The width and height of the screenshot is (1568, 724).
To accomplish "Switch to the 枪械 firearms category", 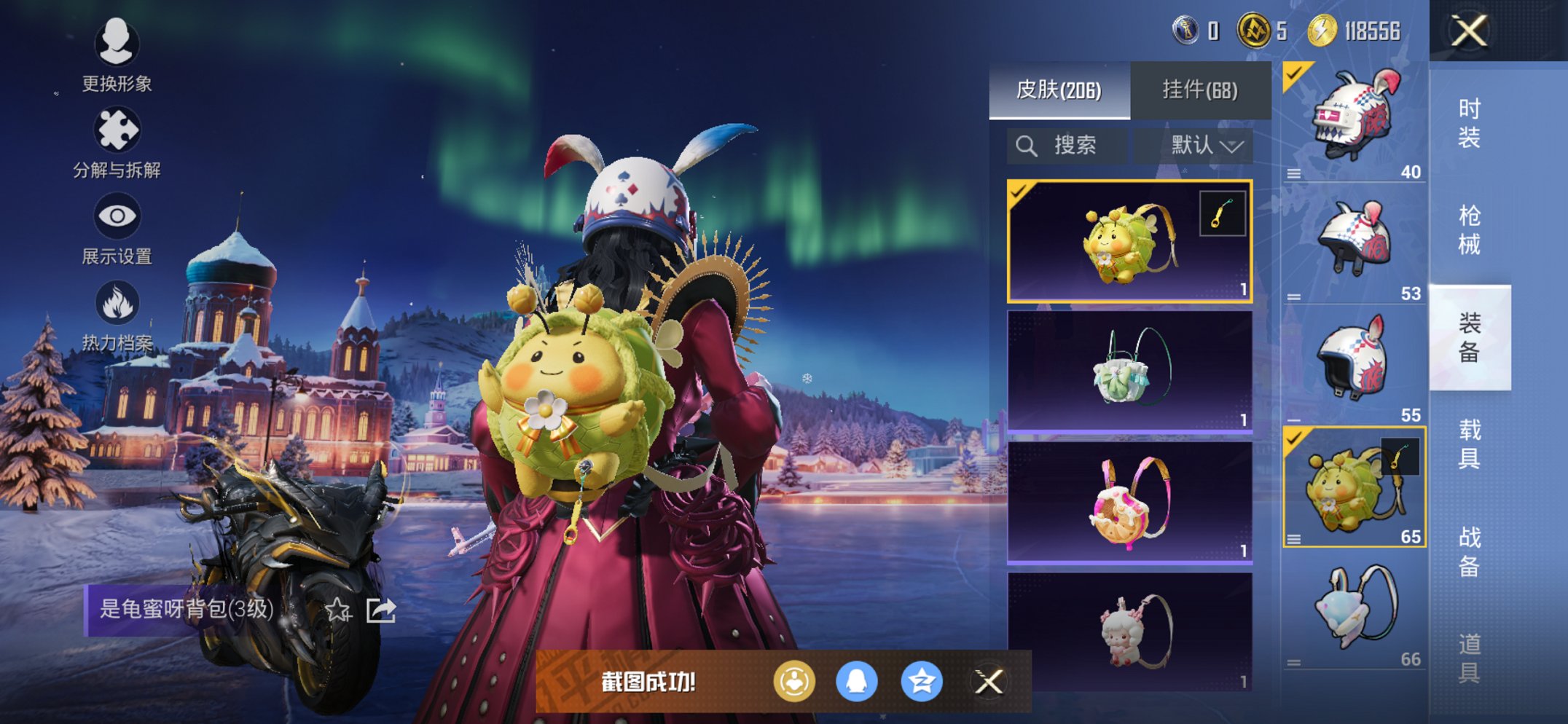I will (x=1469, y=230).
